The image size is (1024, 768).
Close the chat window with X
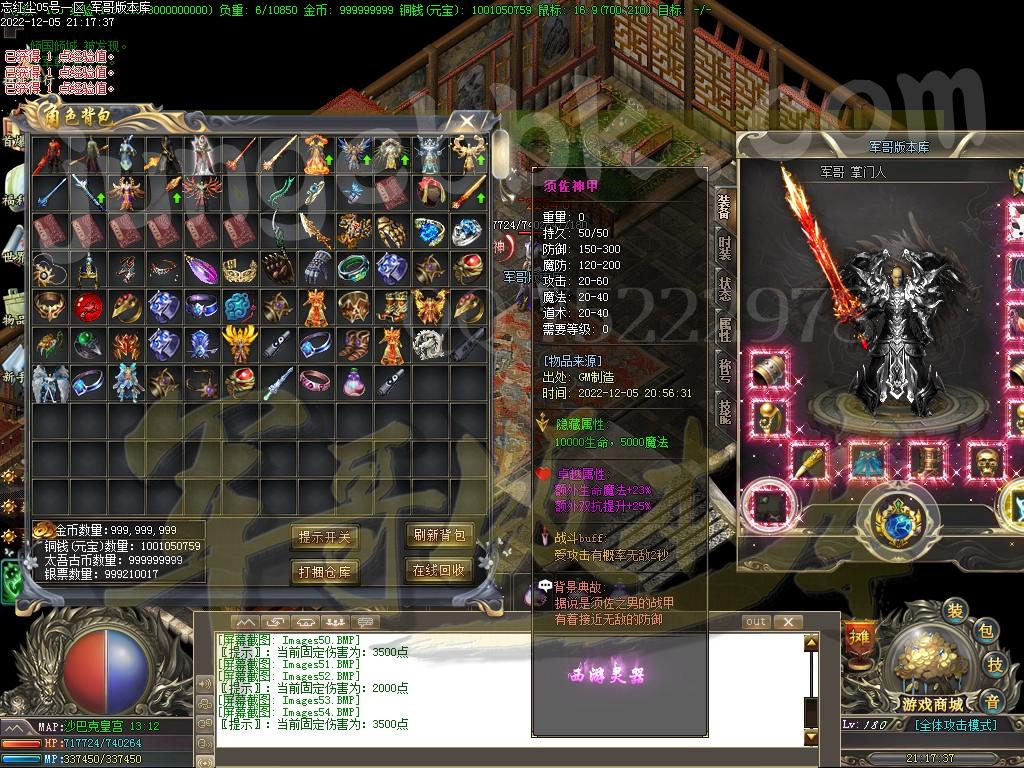click(x=789, y=622)
